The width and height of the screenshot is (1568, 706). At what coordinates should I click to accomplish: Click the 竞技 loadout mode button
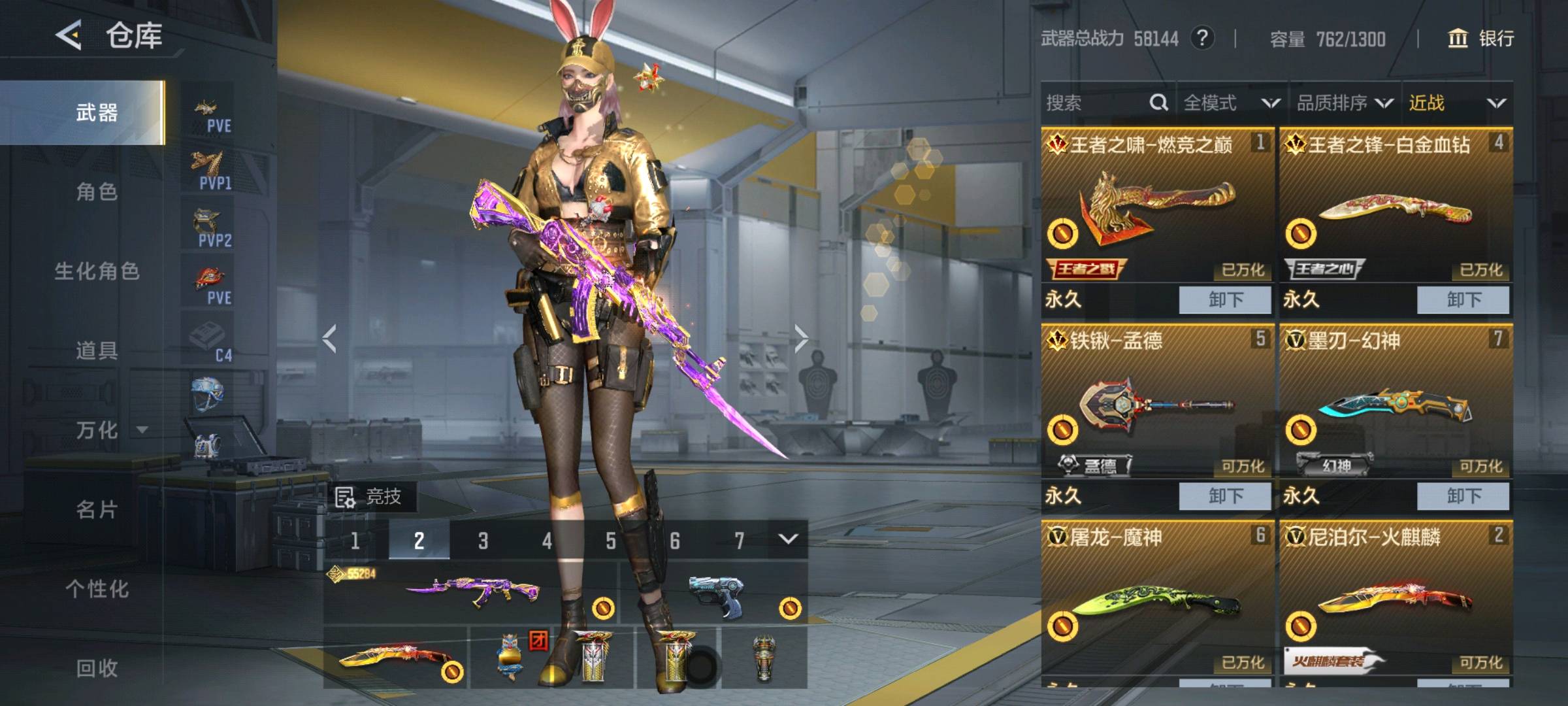click(370, 497)
